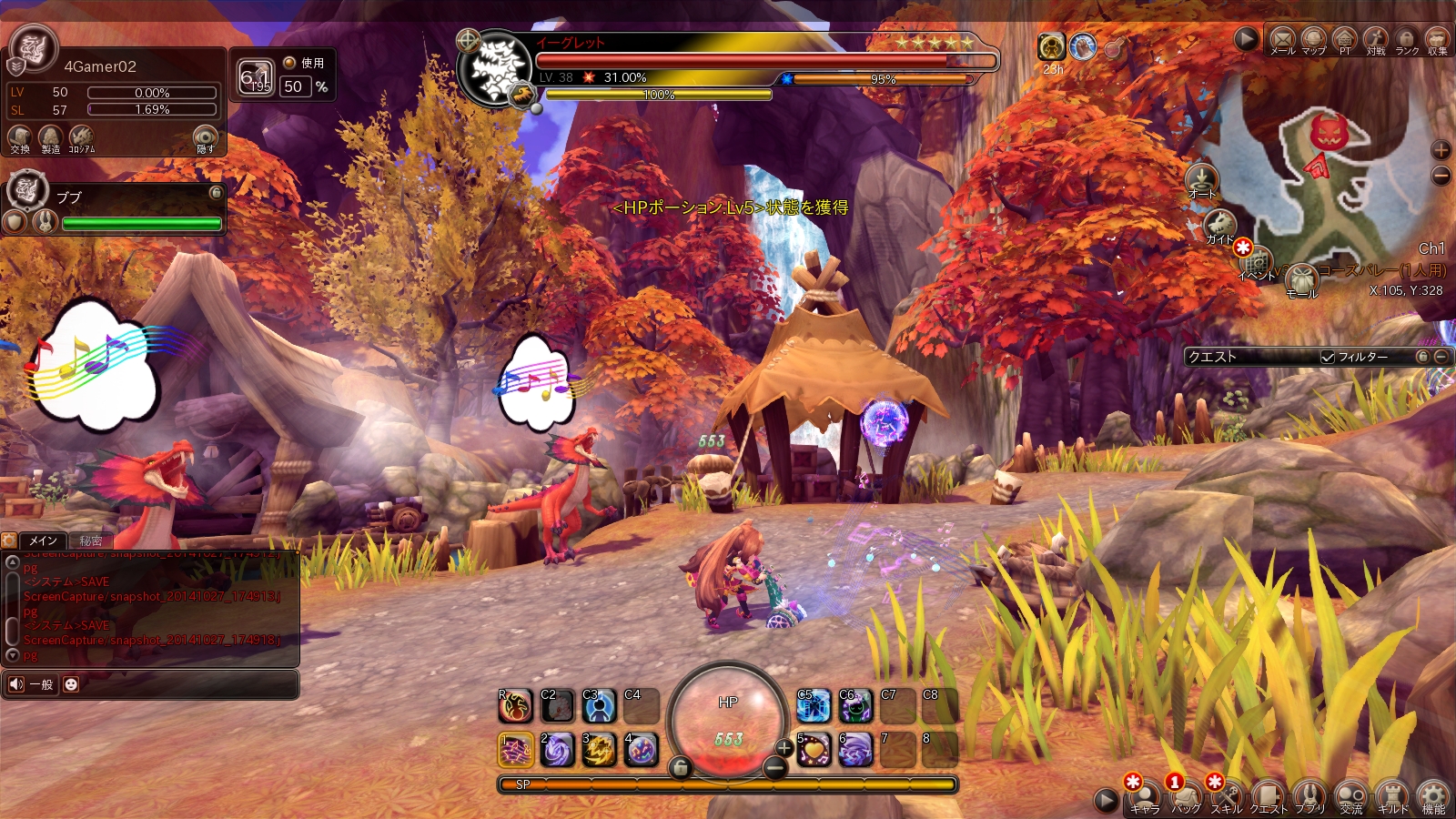Viewport: 1456px width, 819px height.
Task: Open the 機能 gear settings menu
Action: point(1433,796)
